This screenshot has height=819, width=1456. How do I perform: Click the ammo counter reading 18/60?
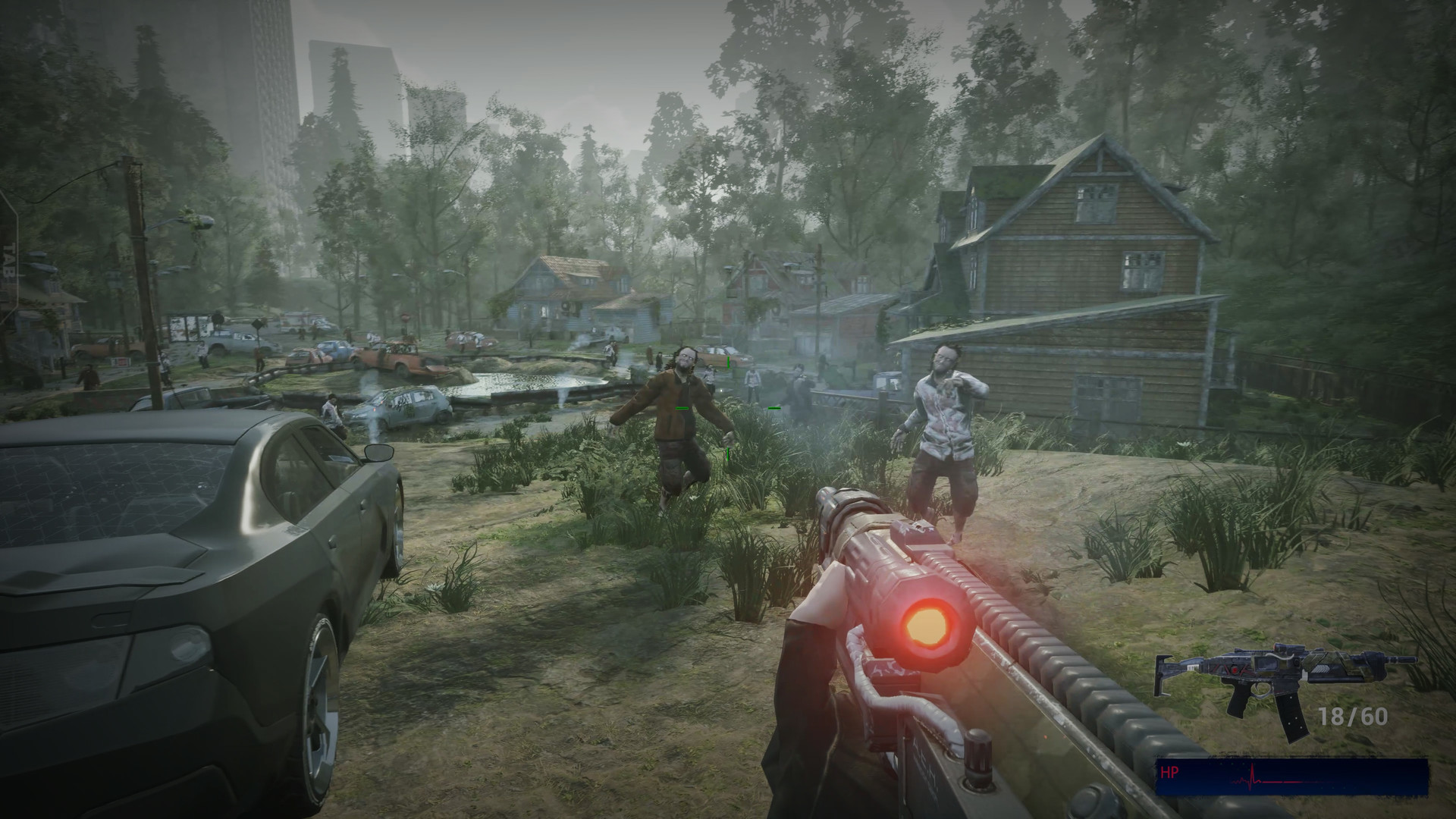click(1353, 716)
